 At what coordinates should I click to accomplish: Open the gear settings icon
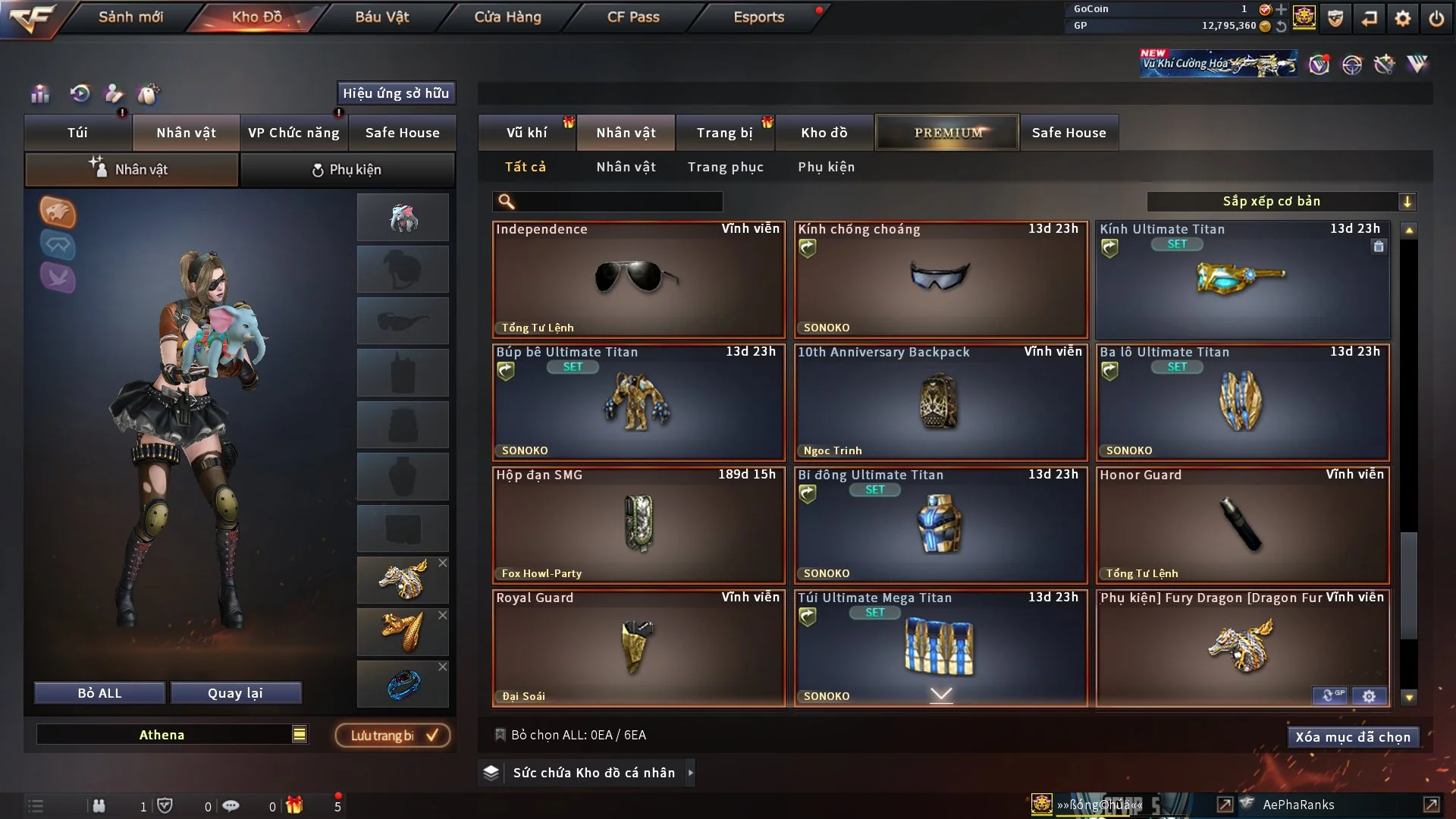click(1403, 18)
